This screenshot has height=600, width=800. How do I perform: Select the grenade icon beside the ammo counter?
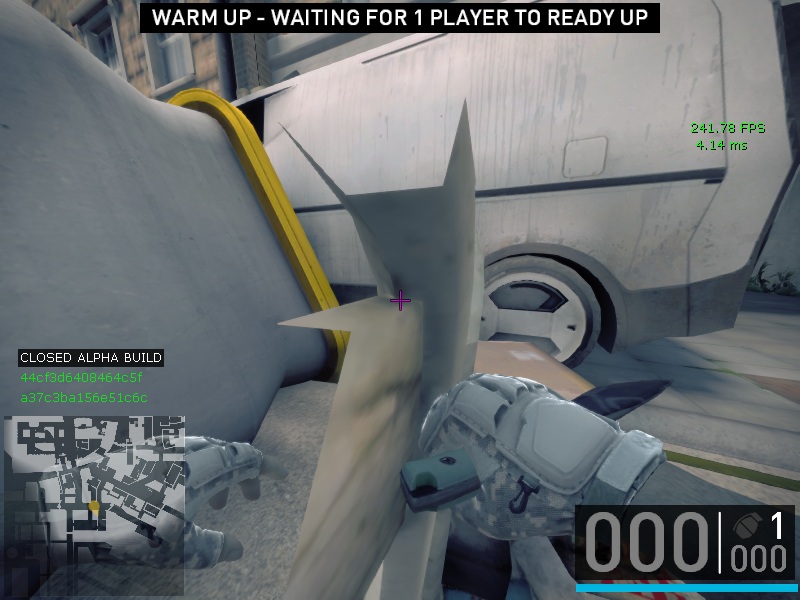745,526
